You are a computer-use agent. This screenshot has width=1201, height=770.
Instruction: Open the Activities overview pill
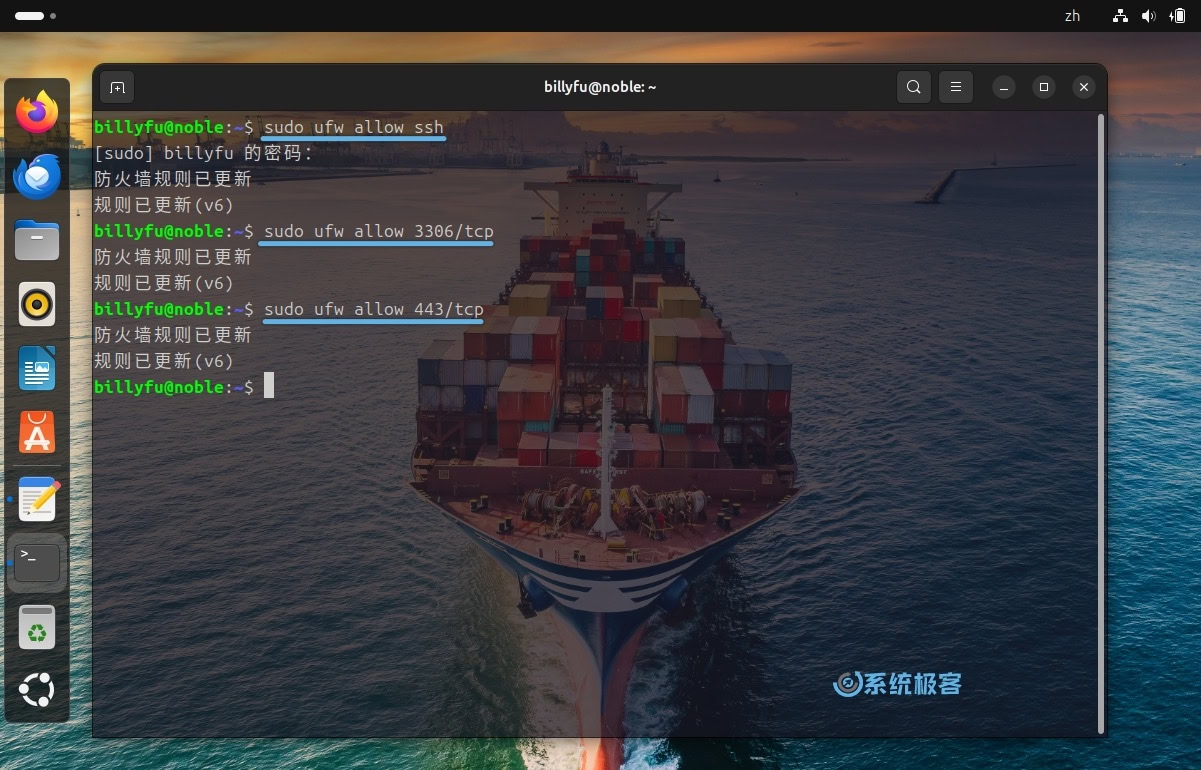coord(30,16)
